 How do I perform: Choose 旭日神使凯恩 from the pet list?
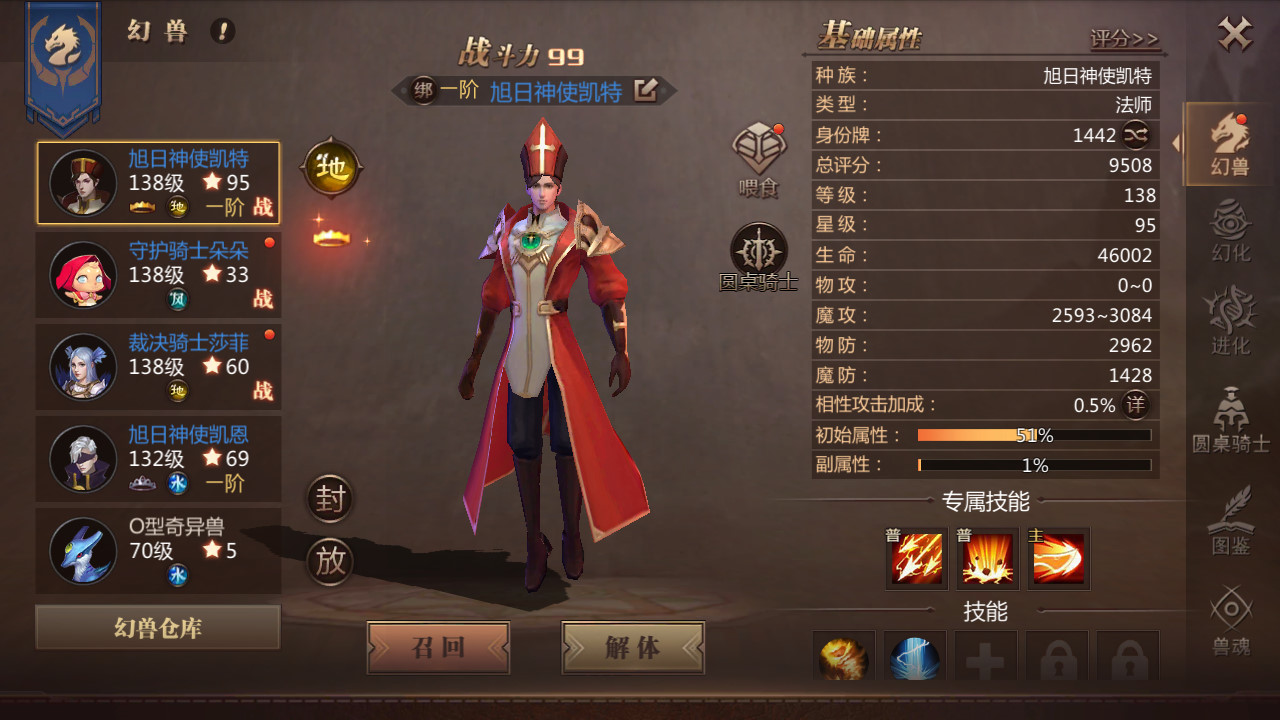tap(158, 458)
